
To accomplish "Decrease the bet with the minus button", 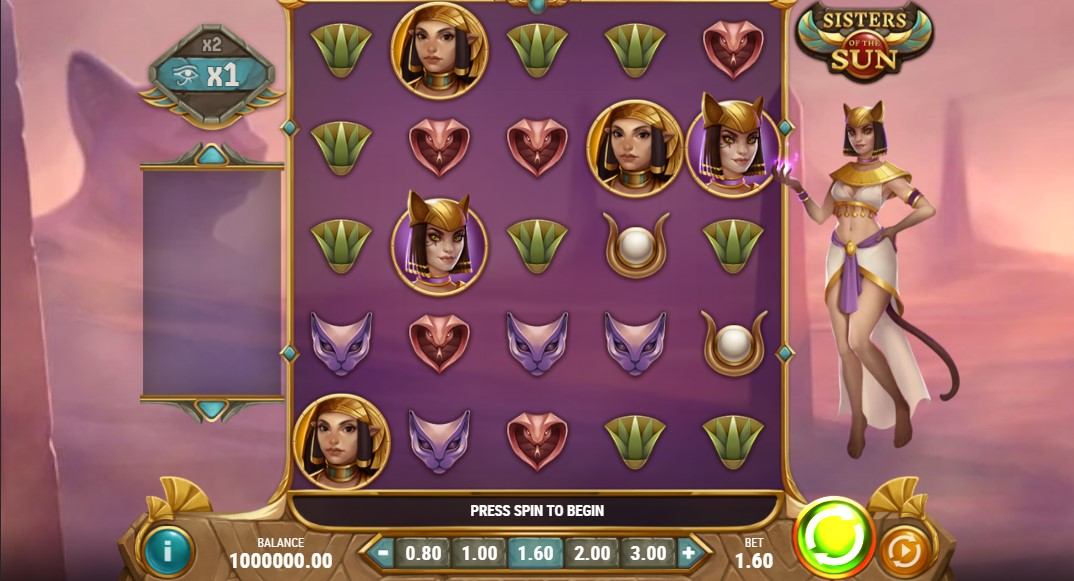I will click(x=379, y=552).
